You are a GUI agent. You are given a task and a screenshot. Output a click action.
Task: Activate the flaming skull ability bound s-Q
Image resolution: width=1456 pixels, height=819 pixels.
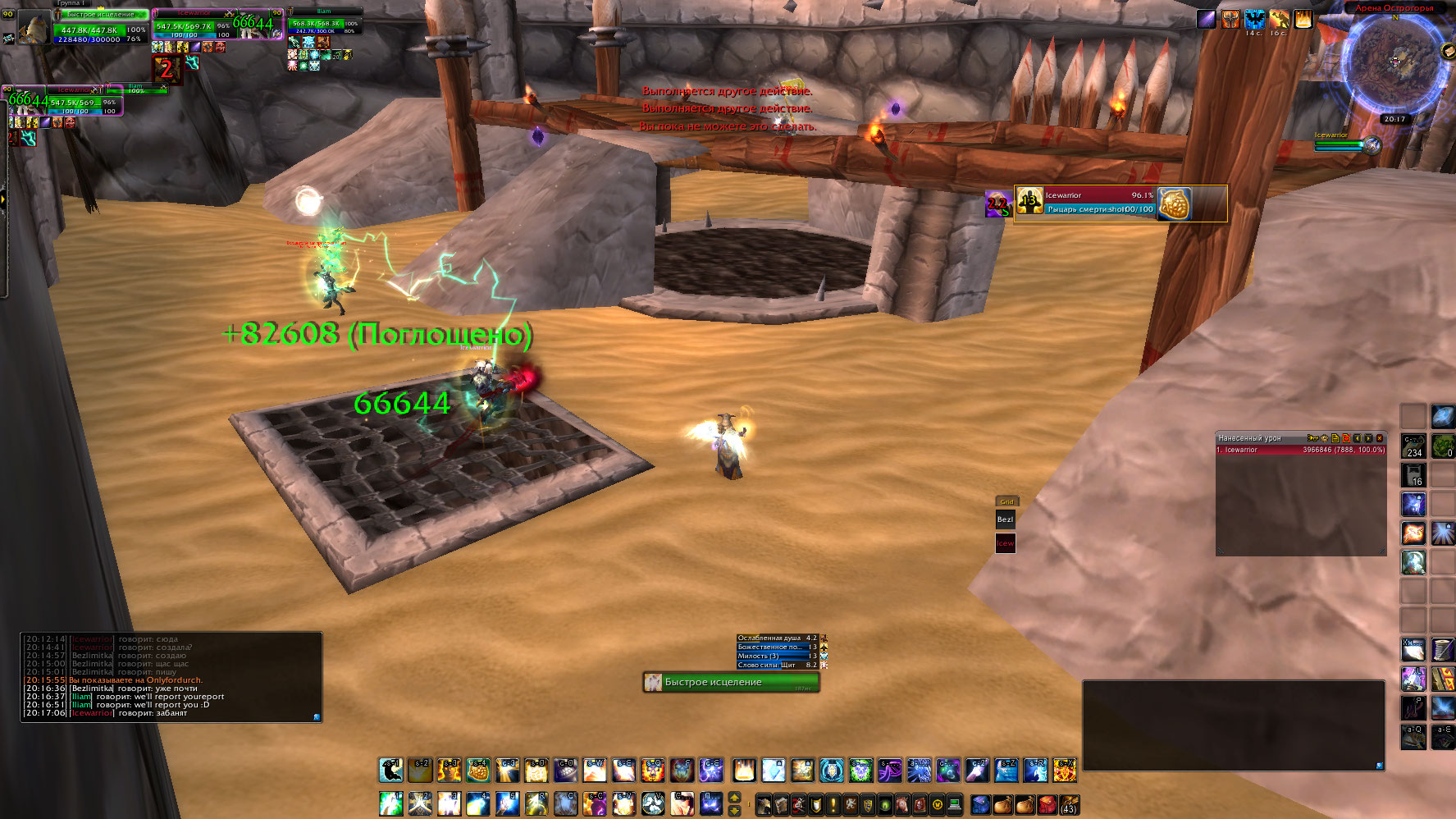[652, 770]
